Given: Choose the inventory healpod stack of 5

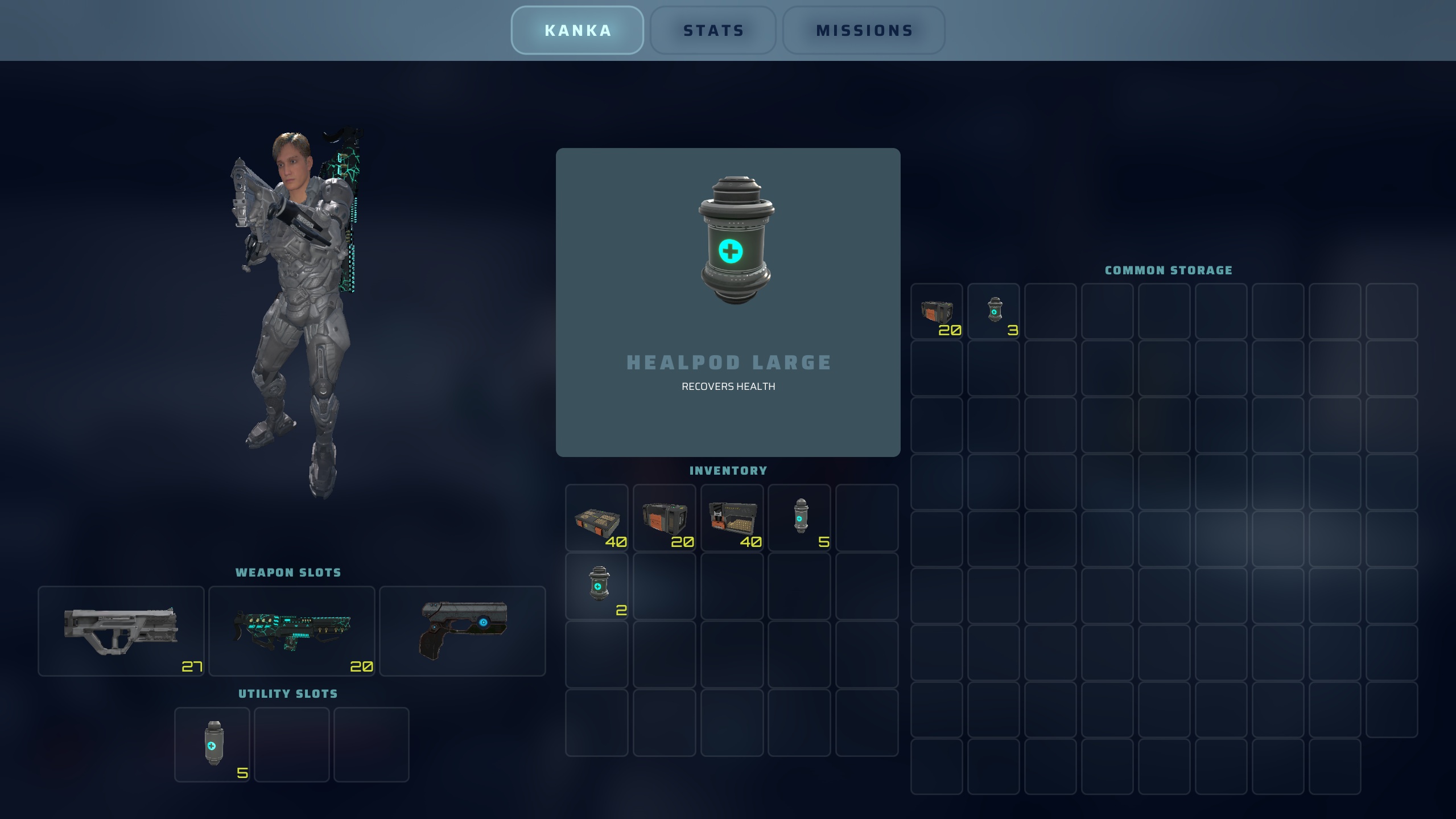Looking at the screenshot, I should click(x=800, y=518).
